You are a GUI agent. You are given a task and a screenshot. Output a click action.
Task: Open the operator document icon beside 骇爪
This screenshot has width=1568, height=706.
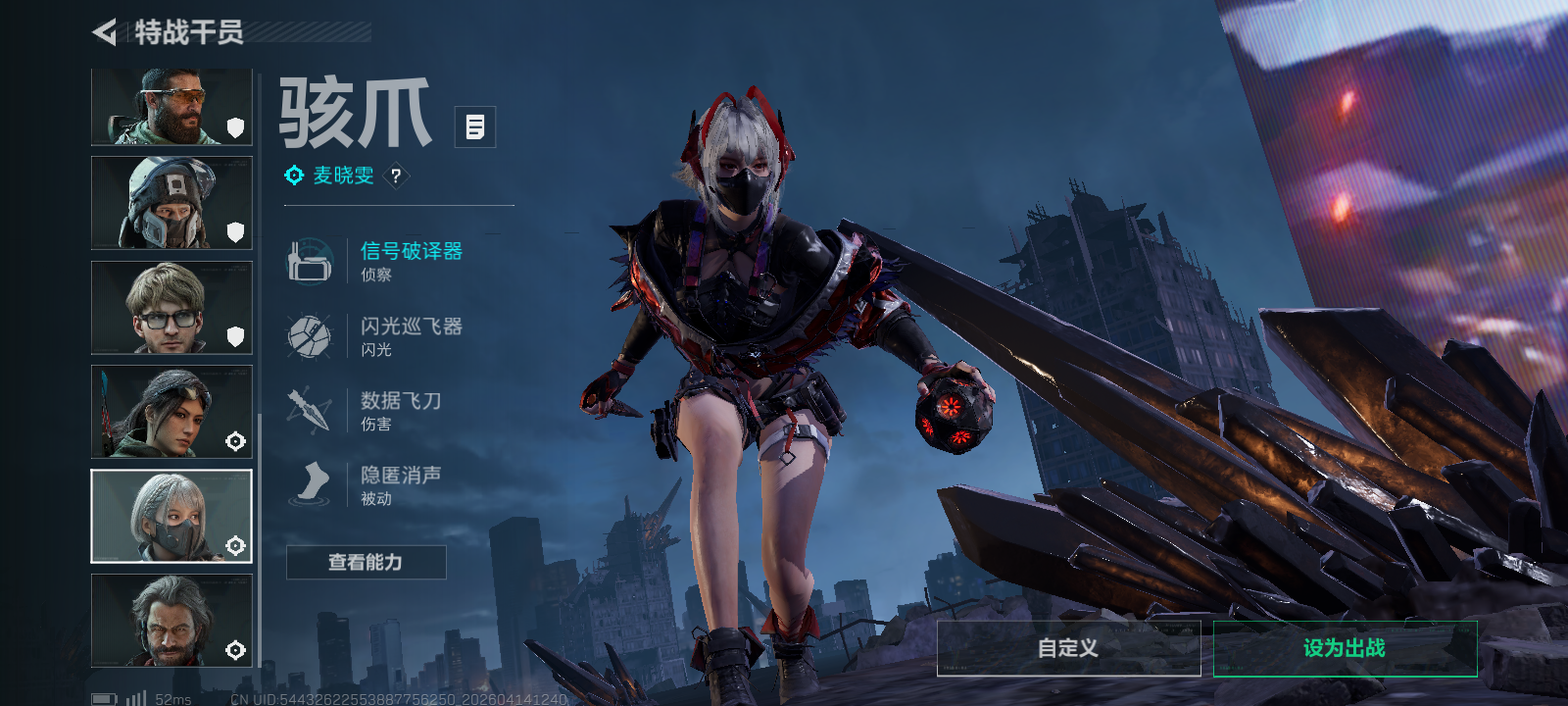pyautogui.click(x=475, y=126)
